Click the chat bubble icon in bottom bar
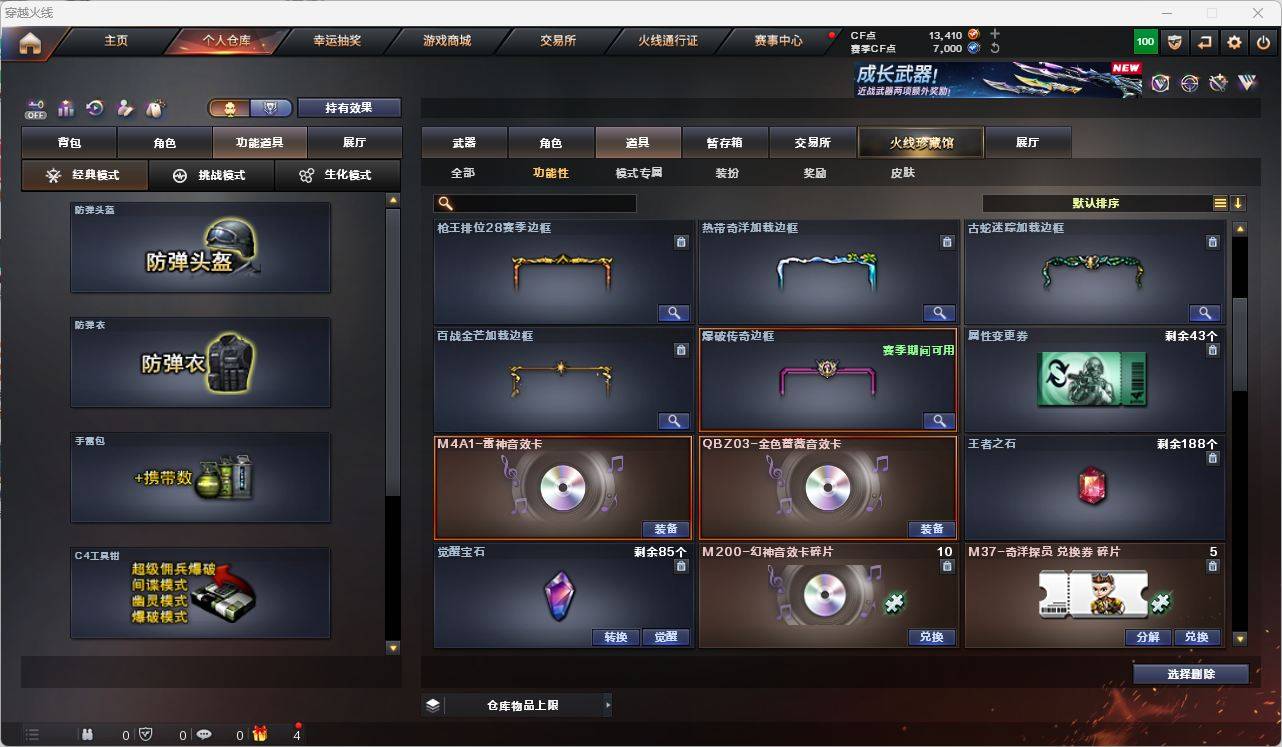 pos(204,736)
